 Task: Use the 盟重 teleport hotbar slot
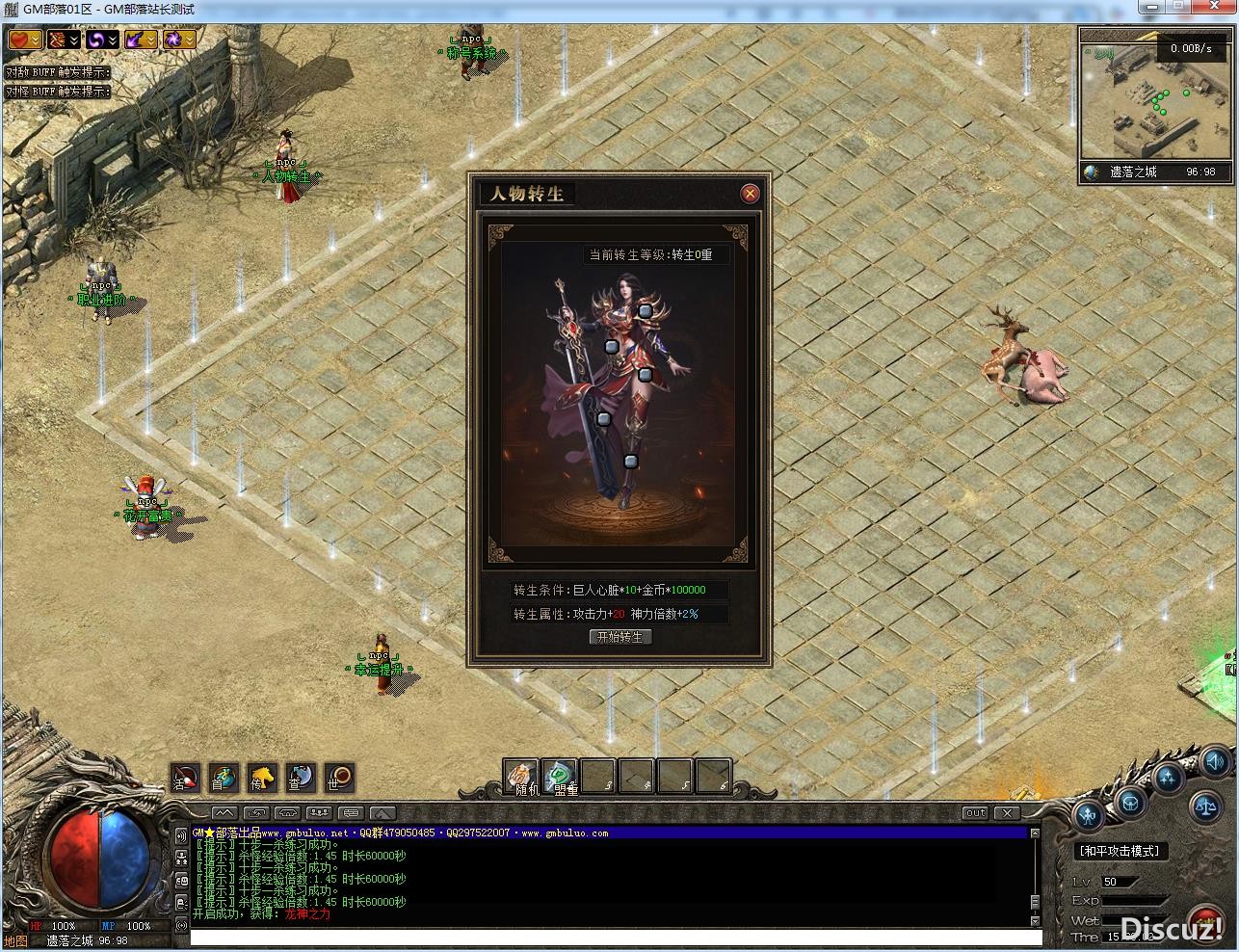point(559,776)
